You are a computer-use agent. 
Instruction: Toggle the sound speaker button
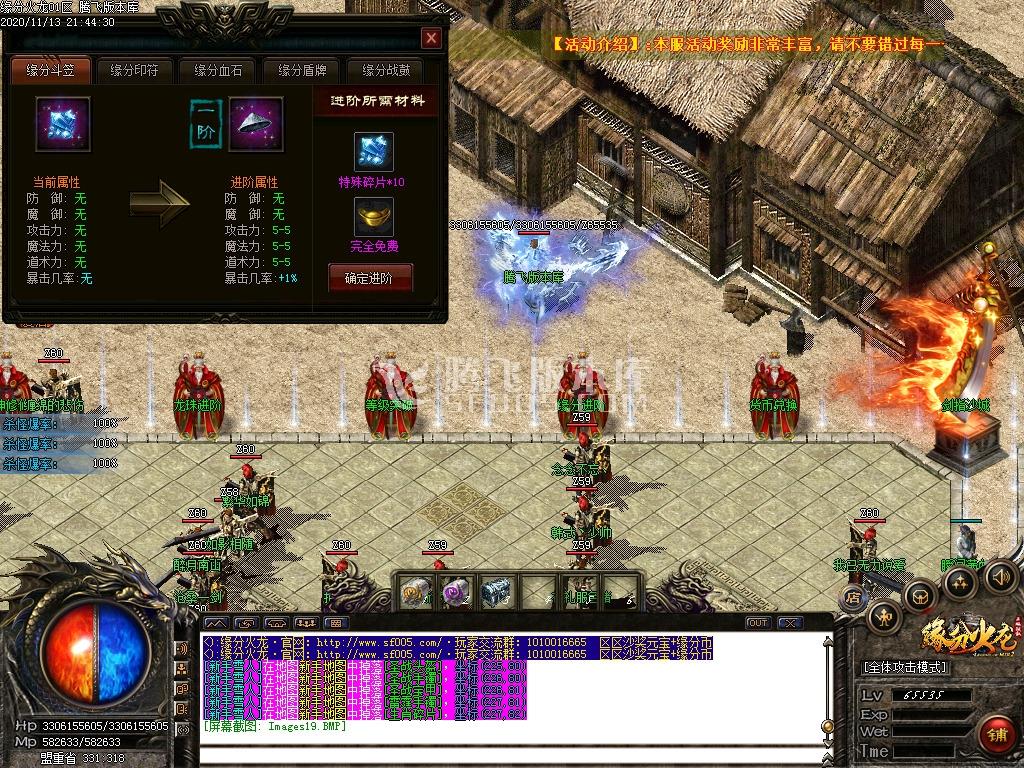(1000, 576)
